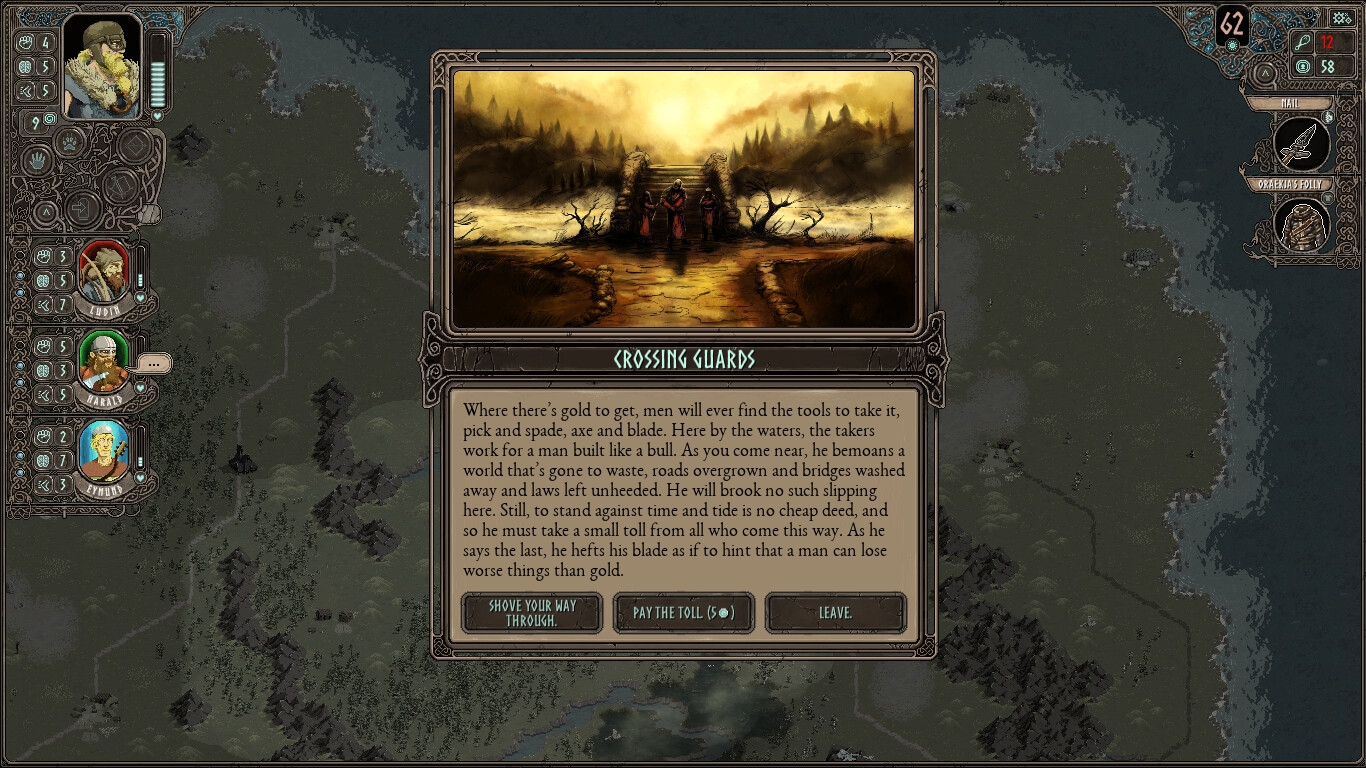Image resolution: width=1366 pixels, height=768 pixels.
Task: Open the Nail weapon slot
Action: coord(1300,145)
